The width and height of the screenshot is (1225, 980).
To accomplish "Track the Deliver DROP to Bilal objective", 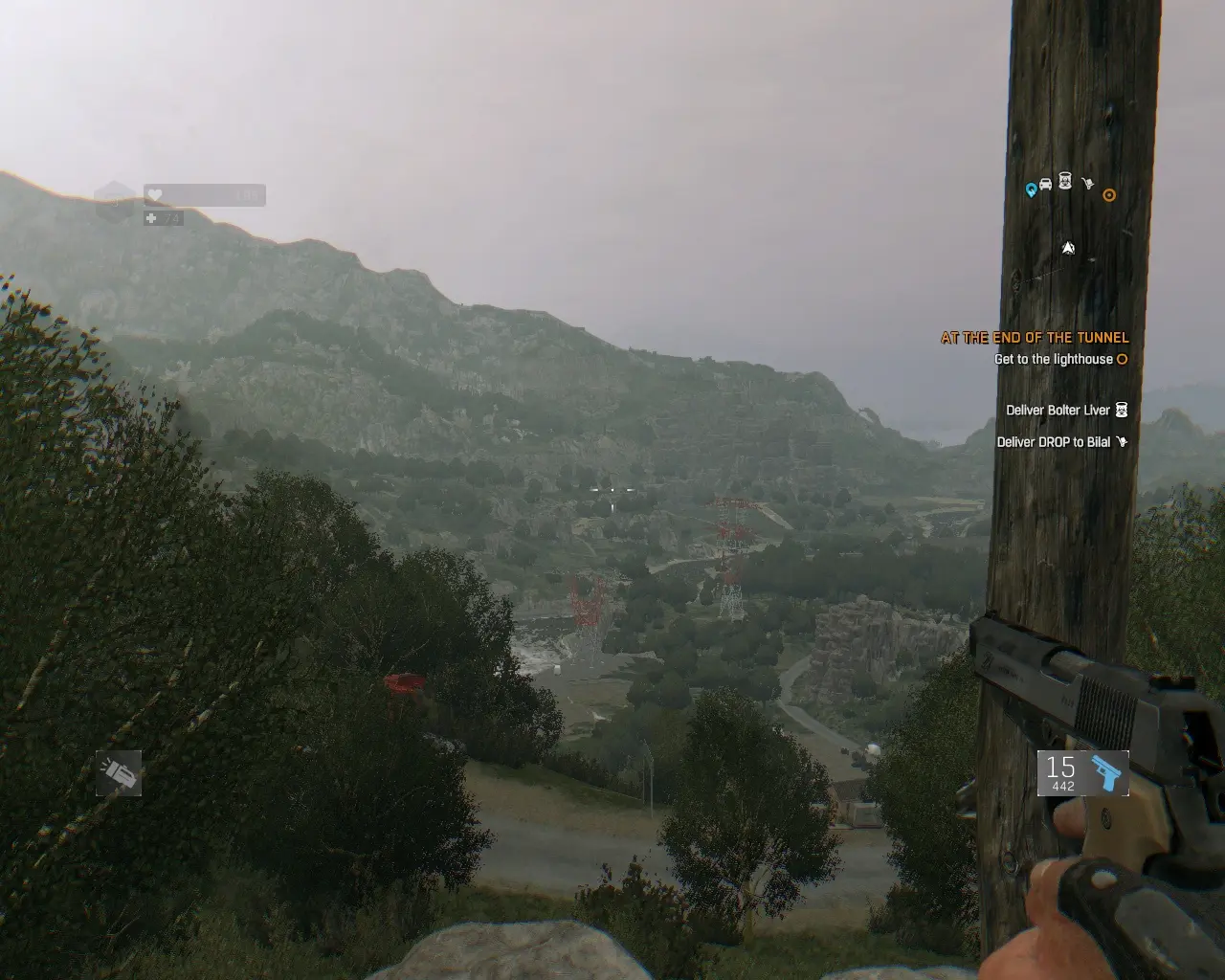I will point(1054,442).
